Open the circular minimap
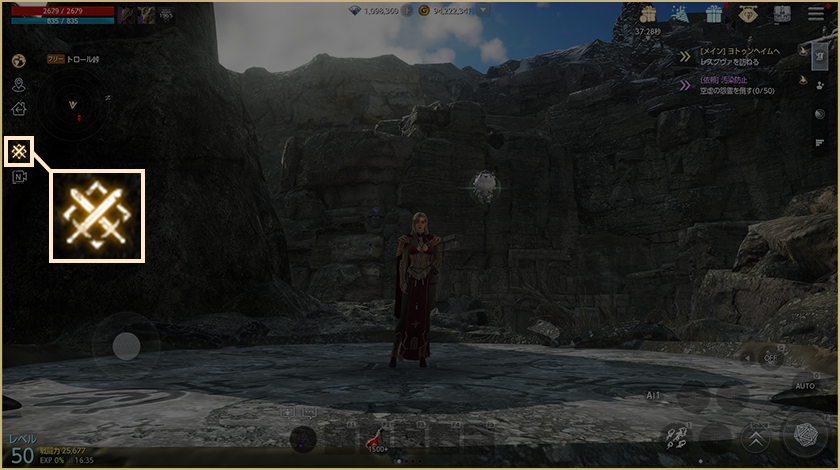The height and width of the screenshot is (470, 840). 70,105
